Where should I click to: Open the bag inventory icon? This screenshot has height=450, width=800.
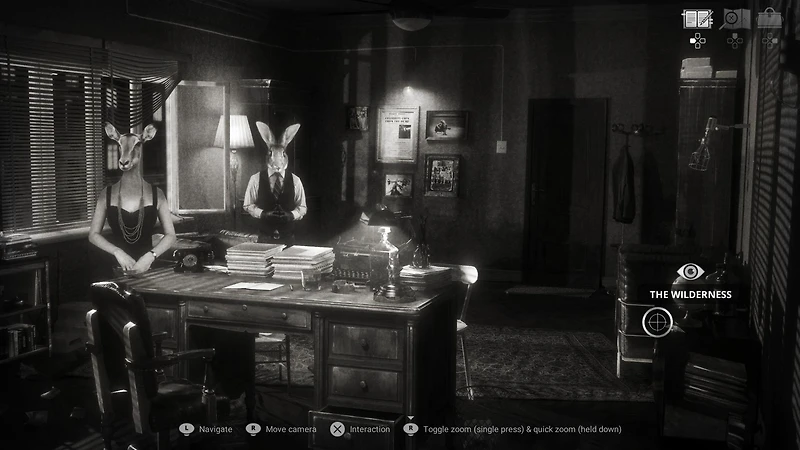[x=769, y=18]
